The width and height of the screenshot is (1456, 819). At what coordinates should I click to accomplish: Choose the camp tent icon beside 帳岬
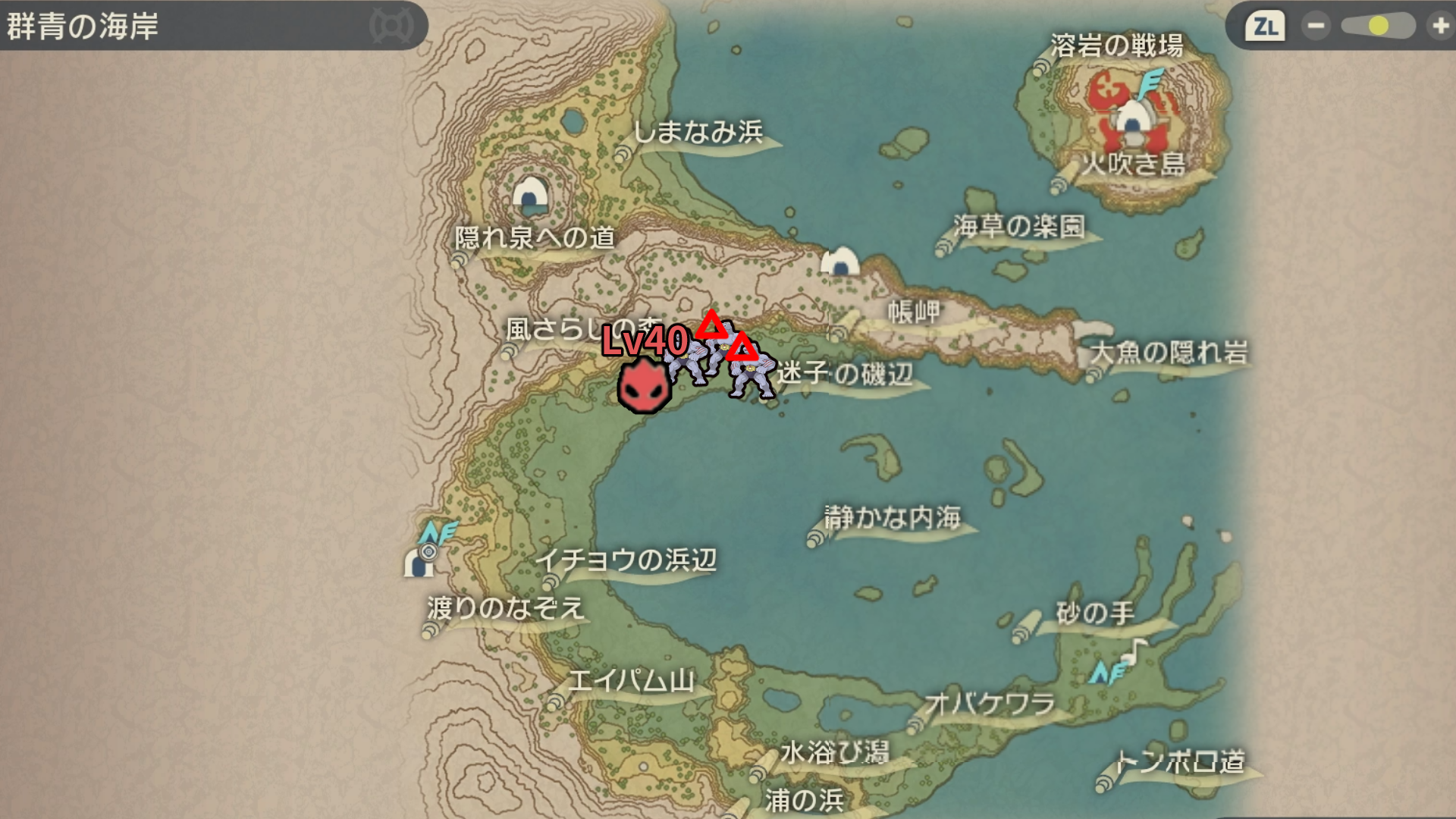[x=840, y=262]
